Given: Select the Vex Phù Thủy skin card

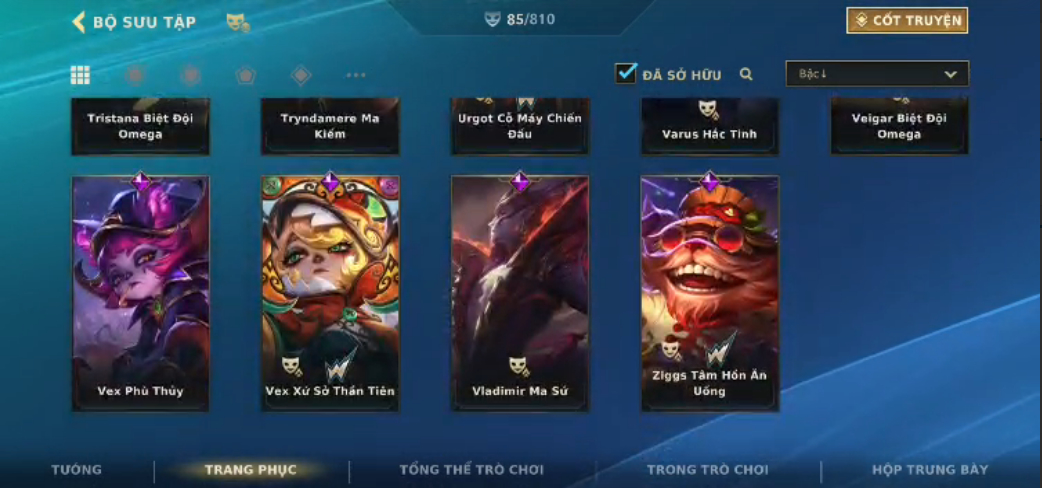Looking at the screenshot, I should click(140, 293).
